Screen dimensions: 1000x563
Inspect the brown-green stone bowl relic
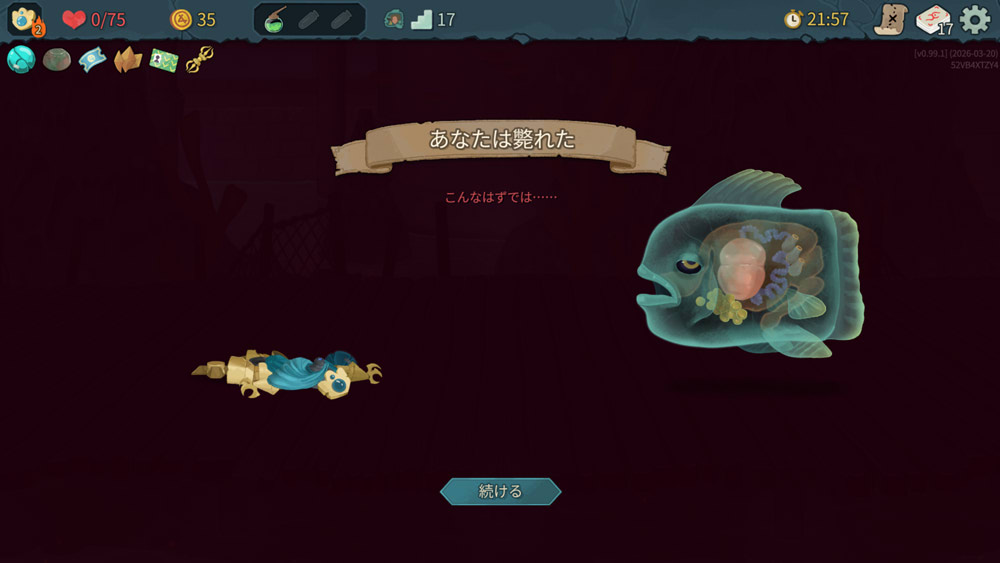coord(56,60)
